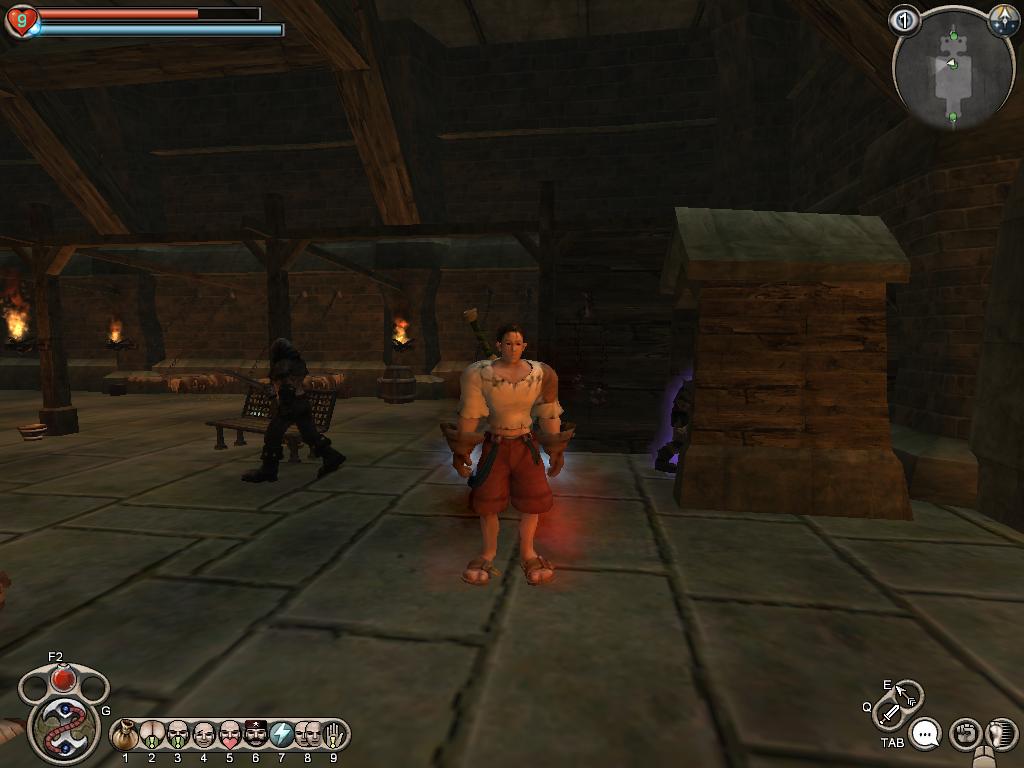Open the guild seal emblem
1024x768 pixels.
click(62, 727)
